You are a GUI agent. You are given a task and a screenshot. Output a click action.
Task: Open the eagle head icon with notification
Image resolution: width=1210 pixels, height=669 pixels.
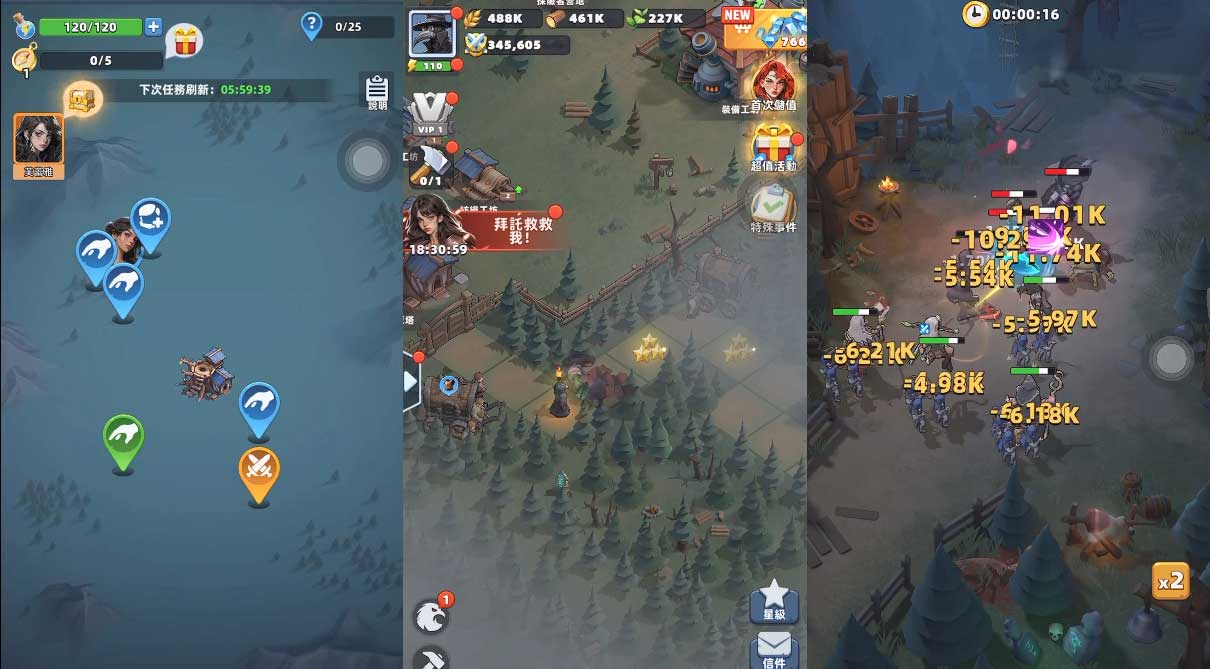pos(432,615)
